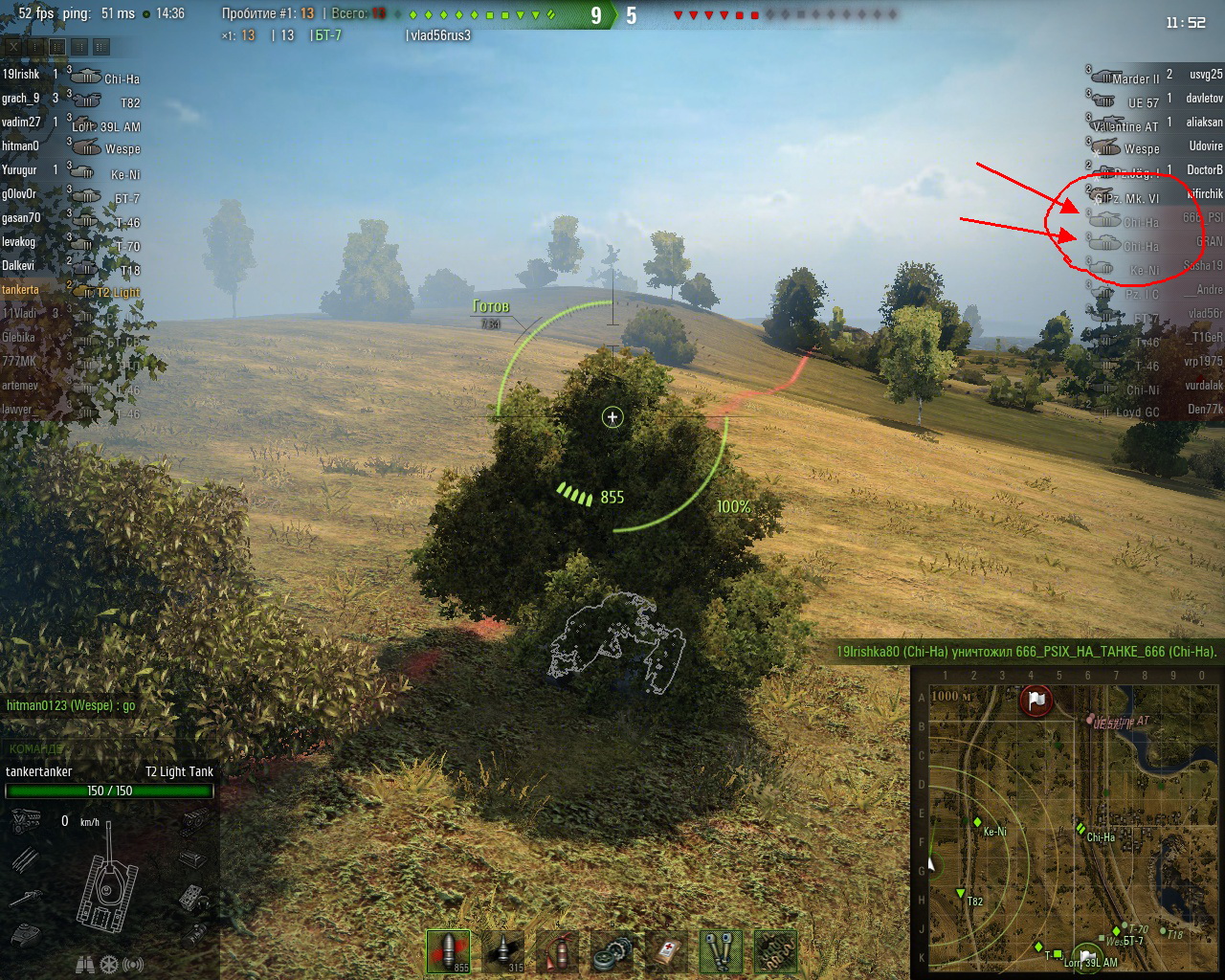Click the binocular telescope equipment icon
Image resolution: width=1225 pixels, height=980 pixels.
pyautogui.click(x=720, y=949)
